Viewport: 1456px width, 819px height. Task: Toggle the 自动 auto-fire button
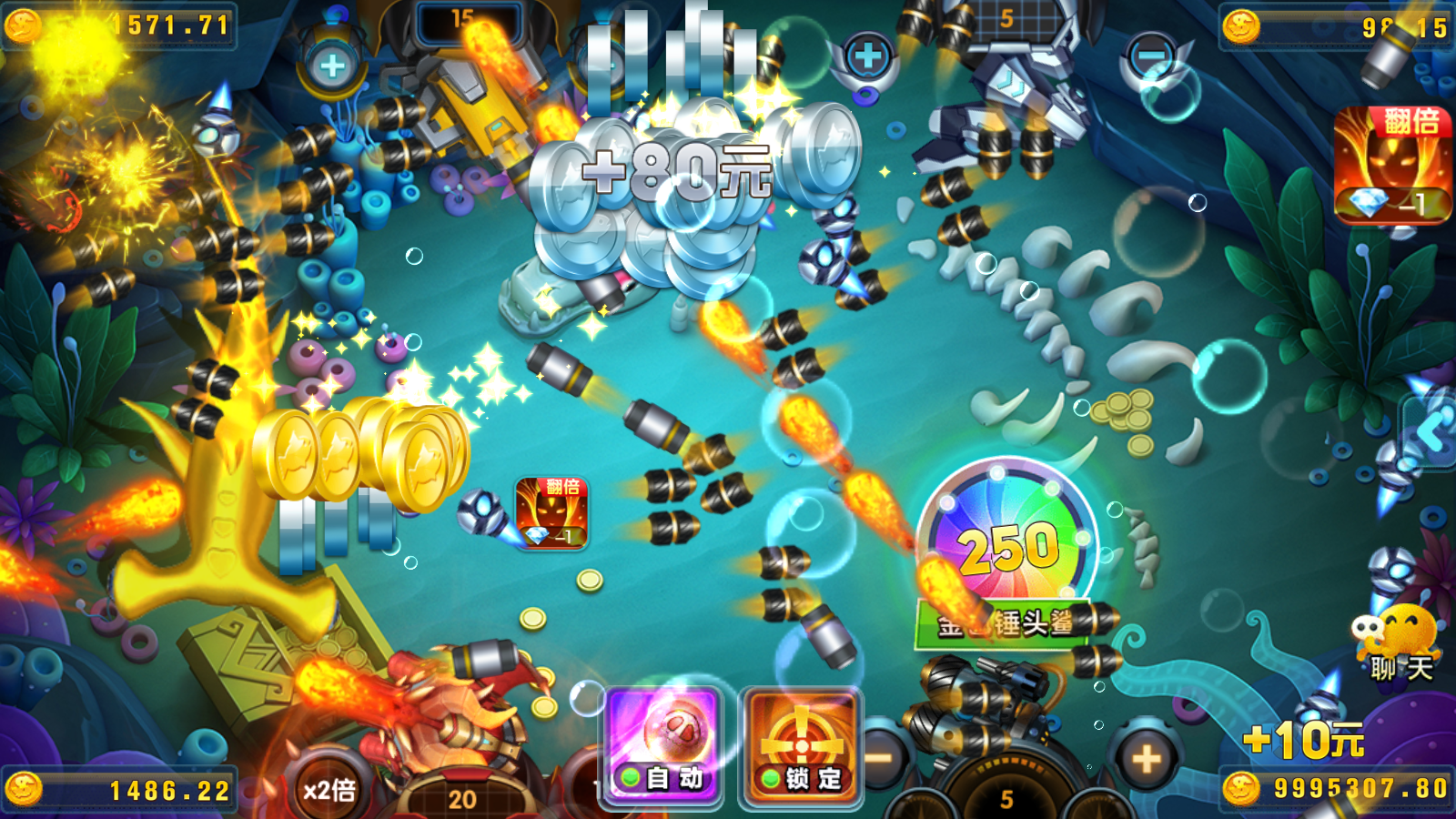[662, 748]
